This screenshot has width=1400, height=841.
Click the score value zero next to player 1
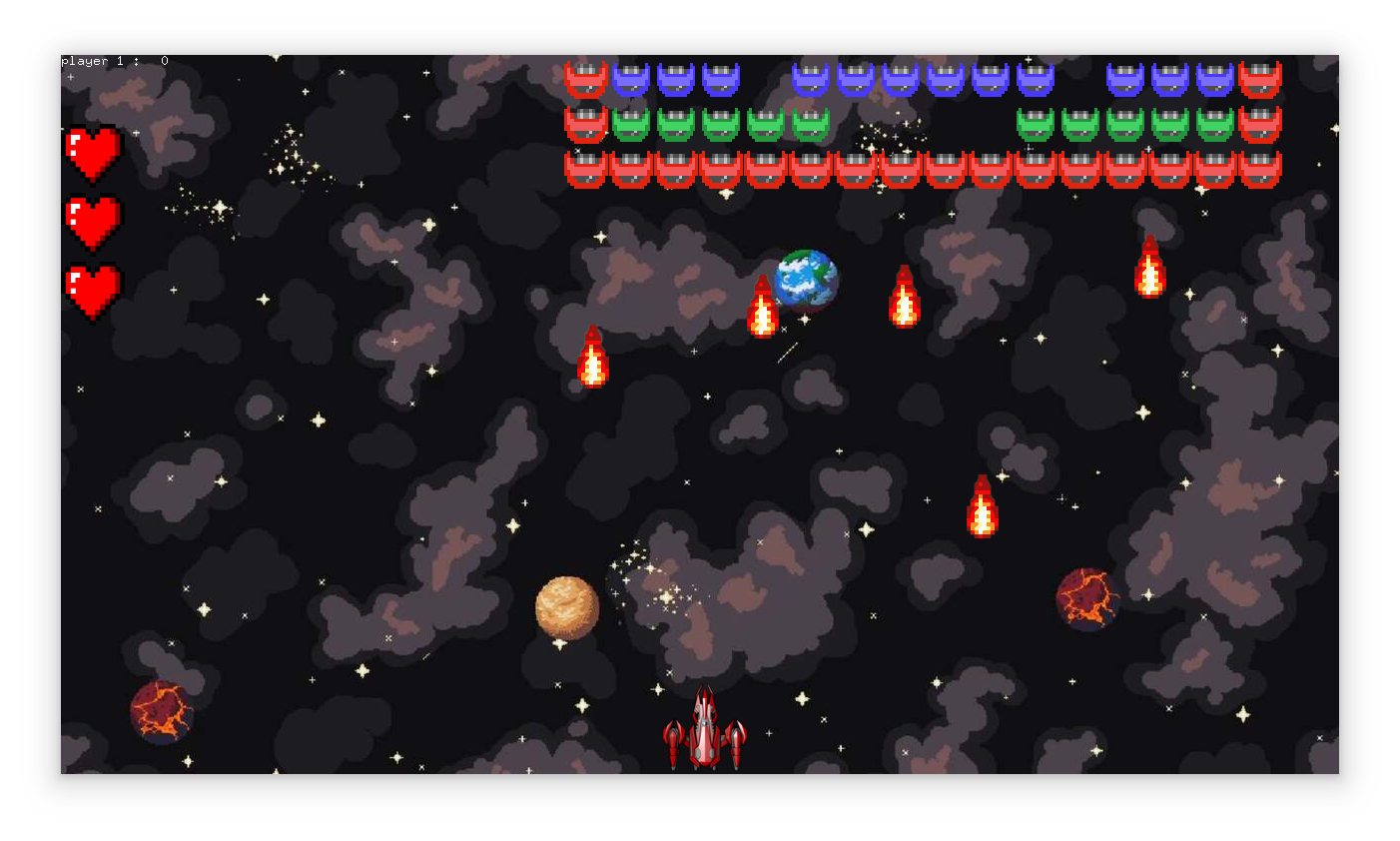pos(165,60)
